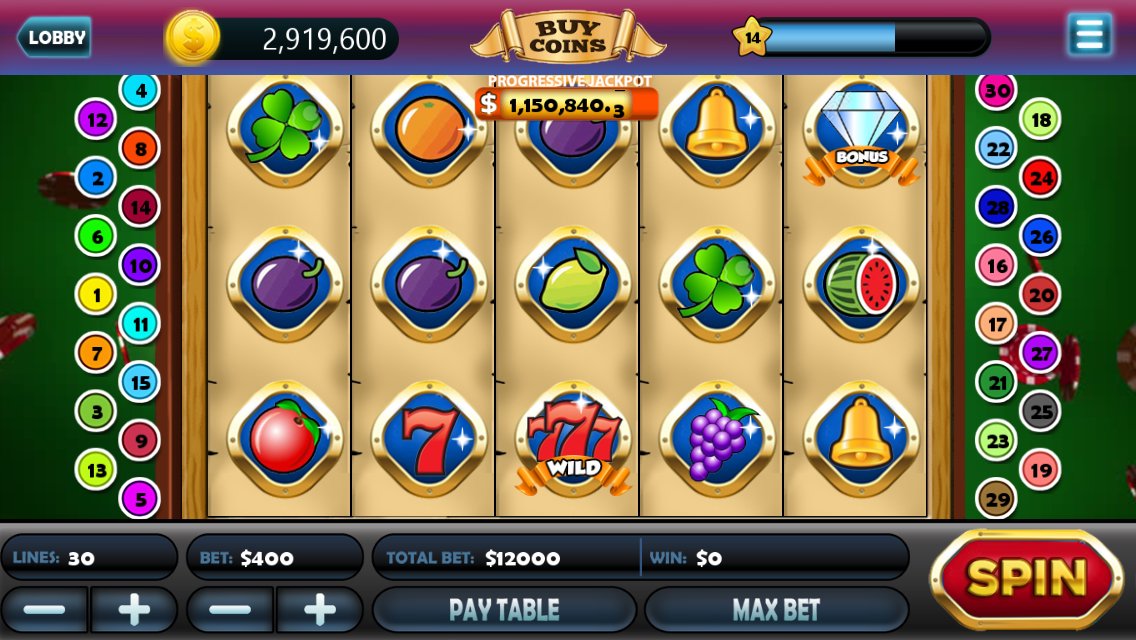Show the Pay Table
Screen dimensions: 1136x640
pos(504,609)
